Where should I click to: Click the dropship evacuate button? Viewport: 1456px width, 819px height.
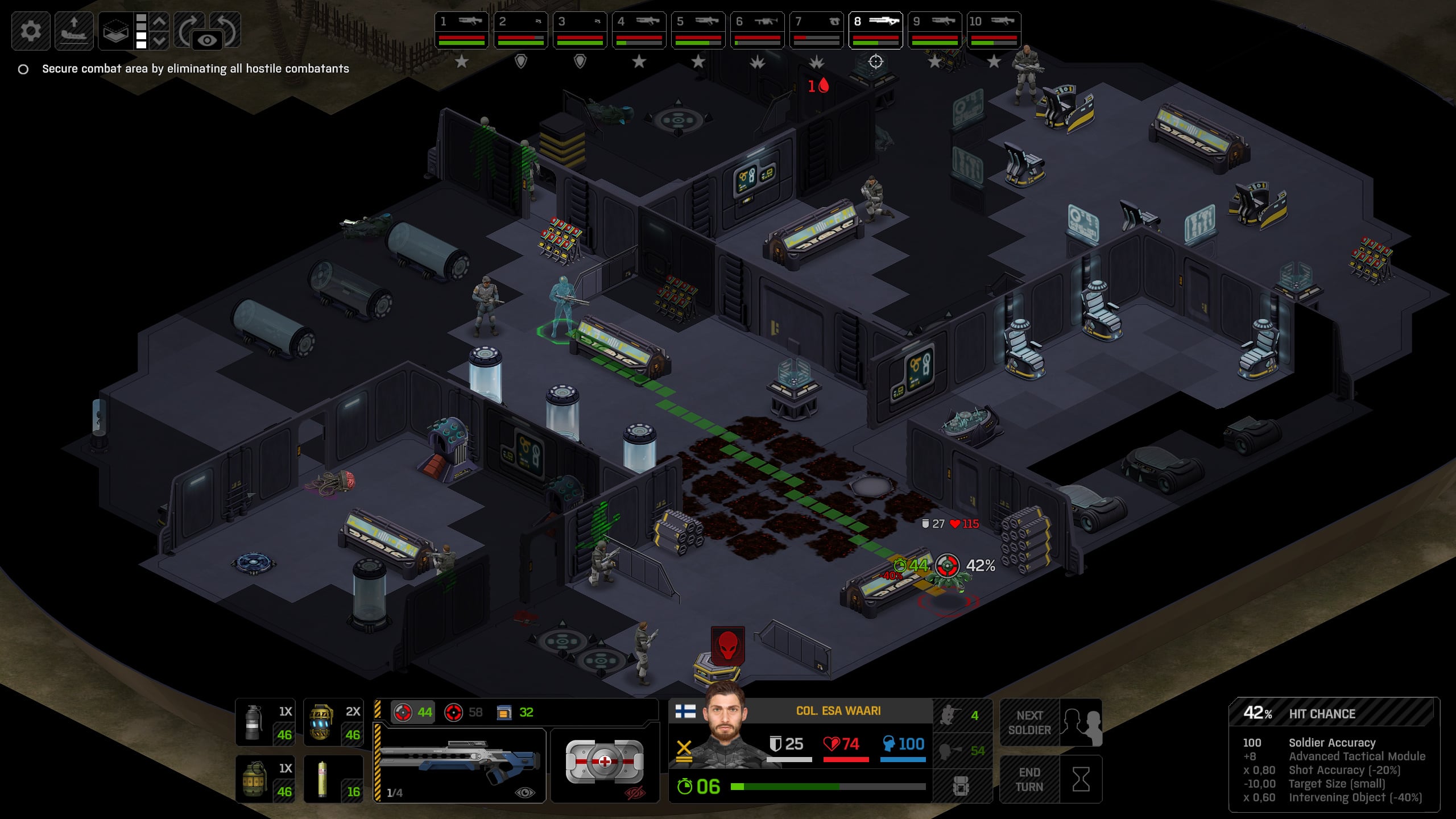click(74, 31)
